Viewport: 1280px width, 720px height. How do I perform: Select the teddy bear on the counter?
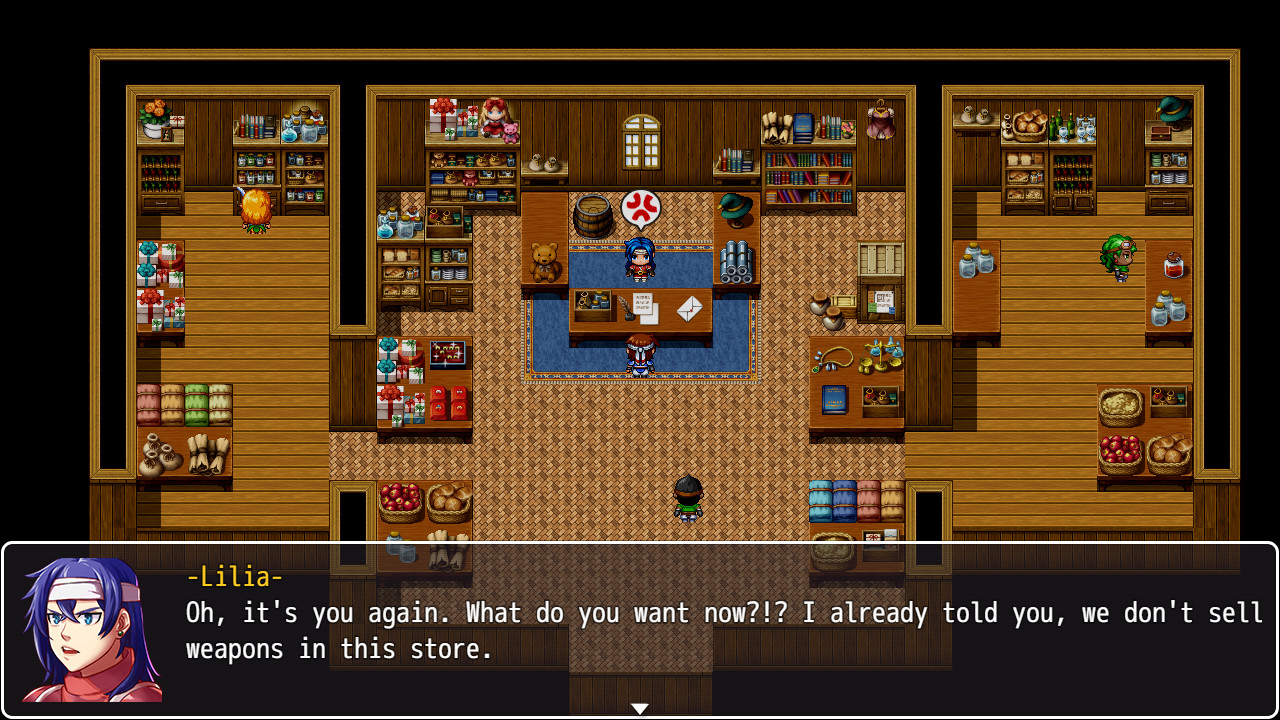(x=543, y=263)
